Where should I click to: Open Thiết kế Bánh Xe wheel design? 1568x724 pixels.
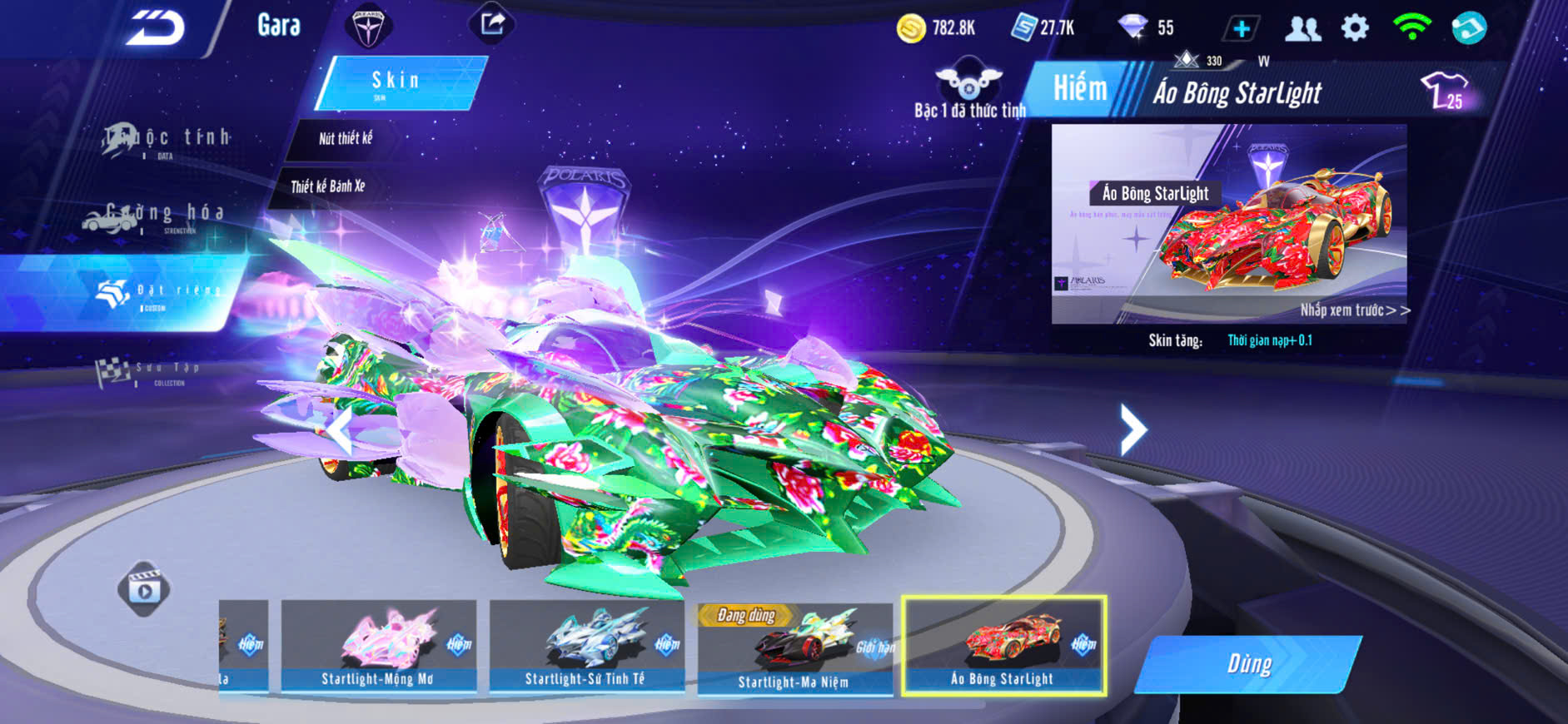pyautogui.click(x=328, y=186)
